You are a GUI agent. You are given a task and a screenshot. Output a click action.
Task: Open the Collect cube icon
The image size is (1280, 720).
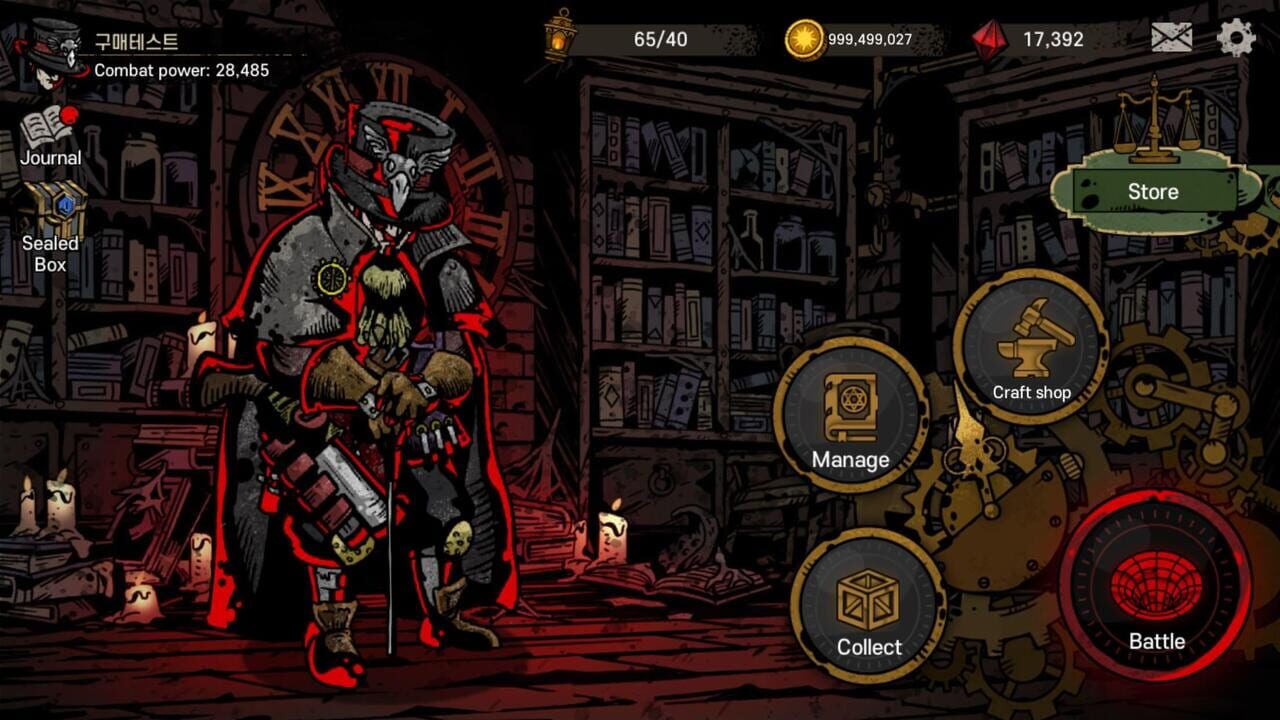[x=869, y=600]
